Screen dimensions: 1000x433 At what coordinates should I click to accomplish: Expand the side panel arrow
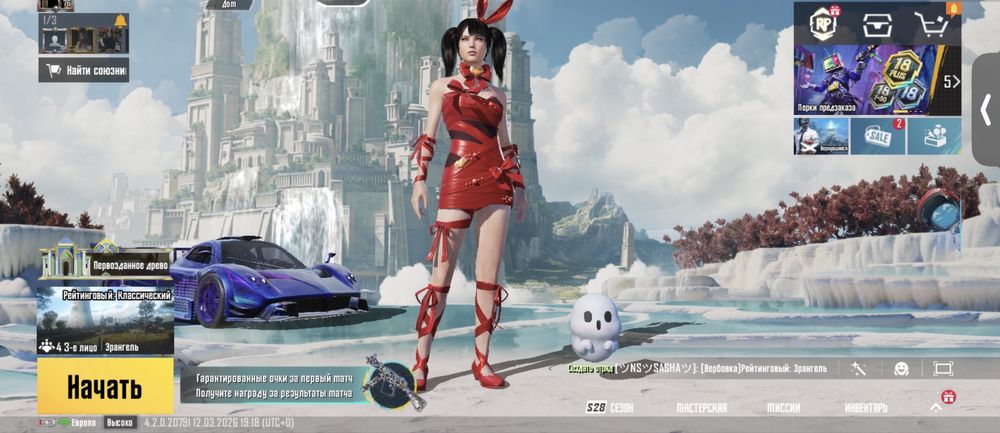986,110
